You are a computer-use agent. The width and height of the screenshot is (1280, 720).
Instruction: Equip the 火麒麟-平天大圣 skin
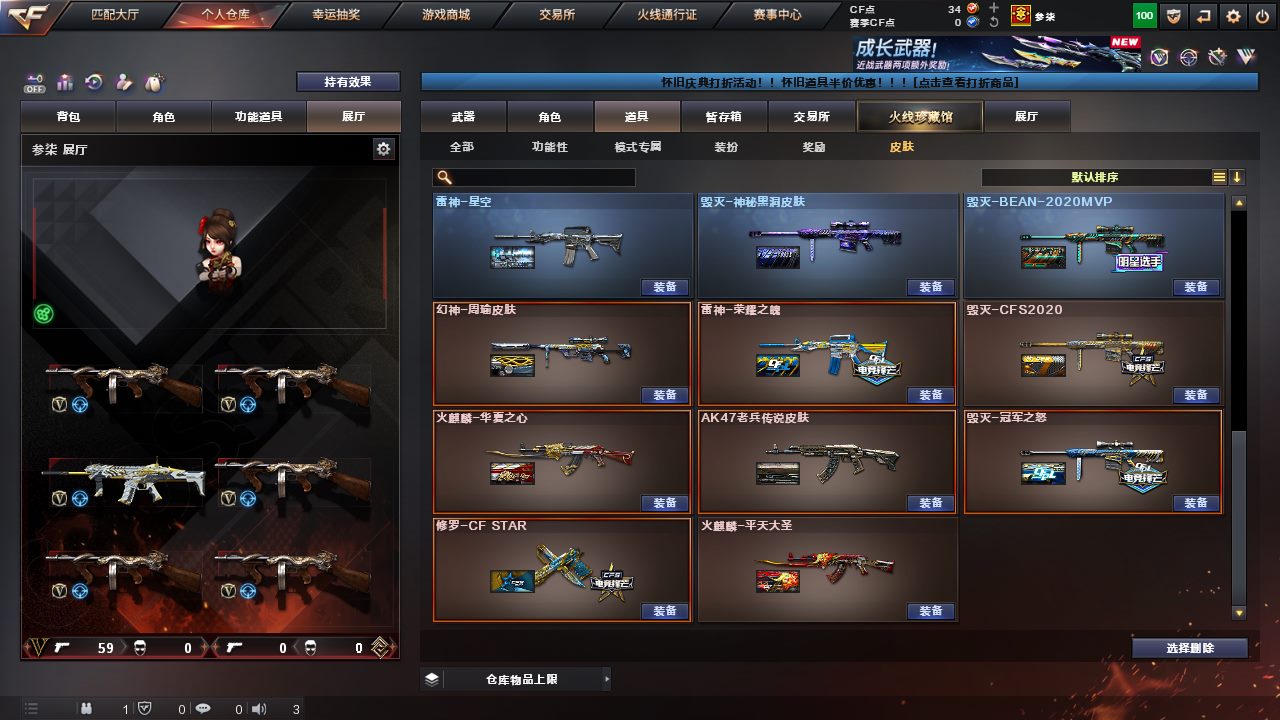tap(930, 611)
